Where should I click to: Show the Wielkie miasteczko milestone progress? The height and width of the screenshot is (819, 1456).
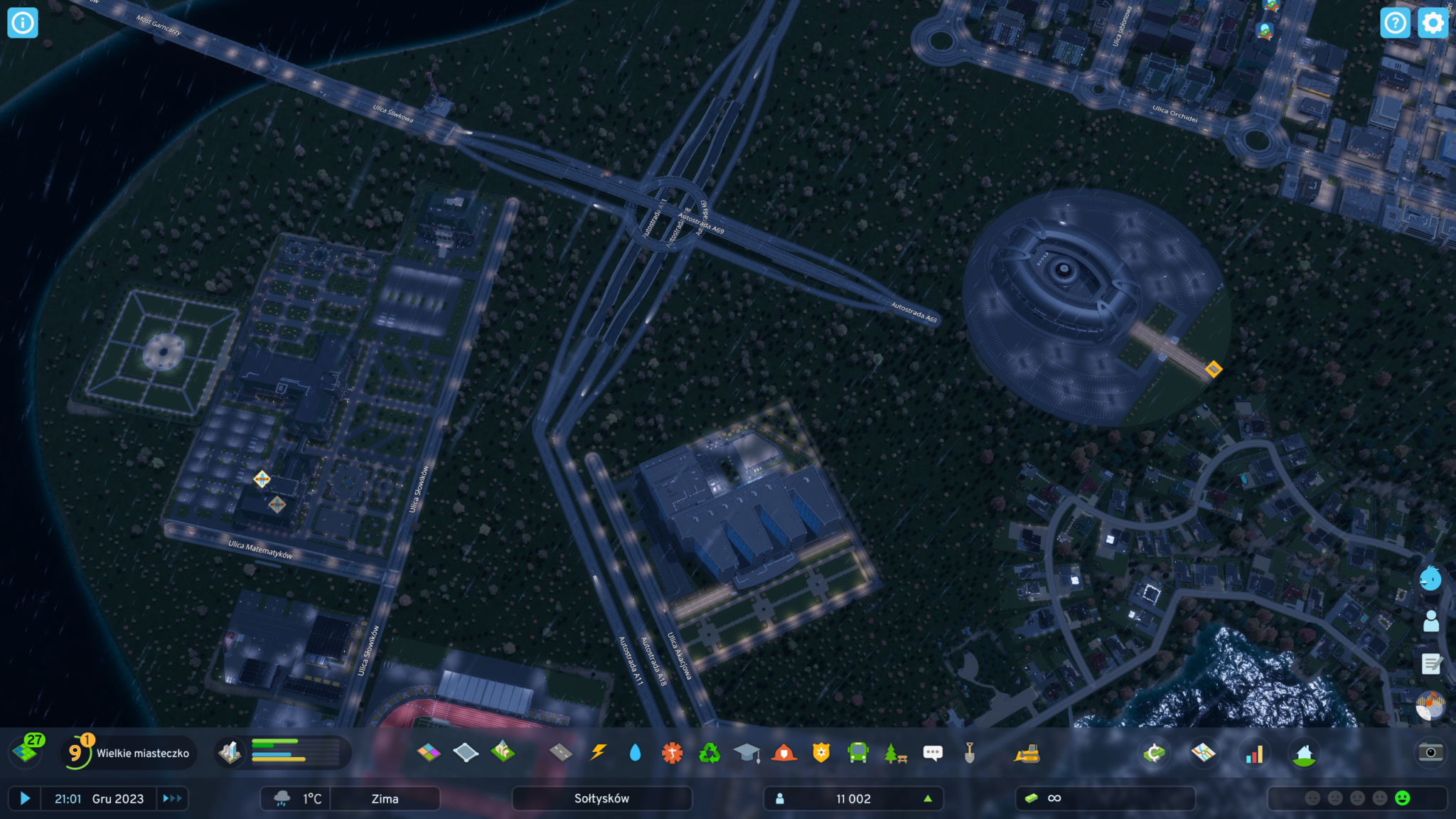[x=128, y=753]
